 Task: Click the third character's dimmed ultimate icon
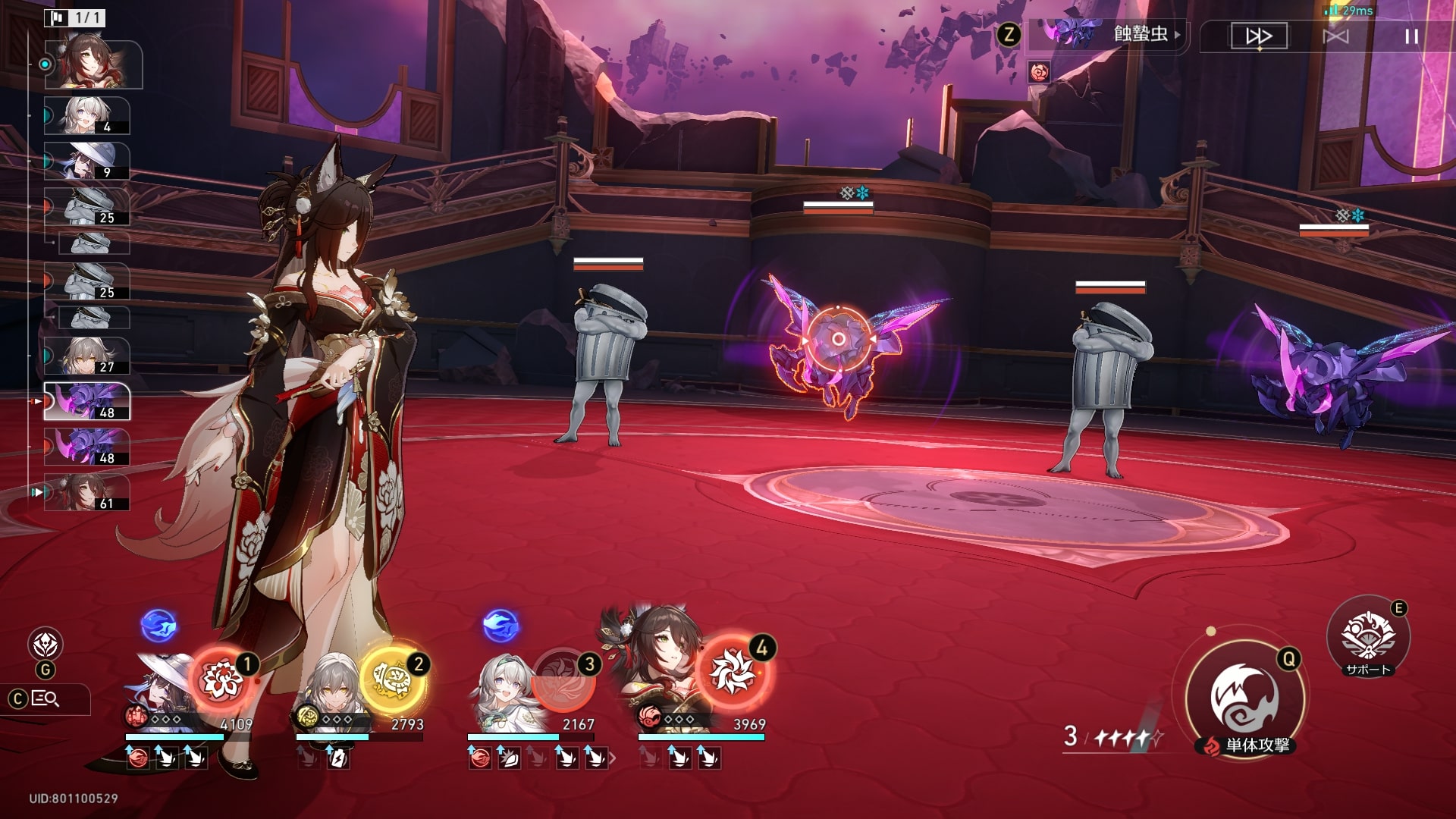(x=563, y=679)
